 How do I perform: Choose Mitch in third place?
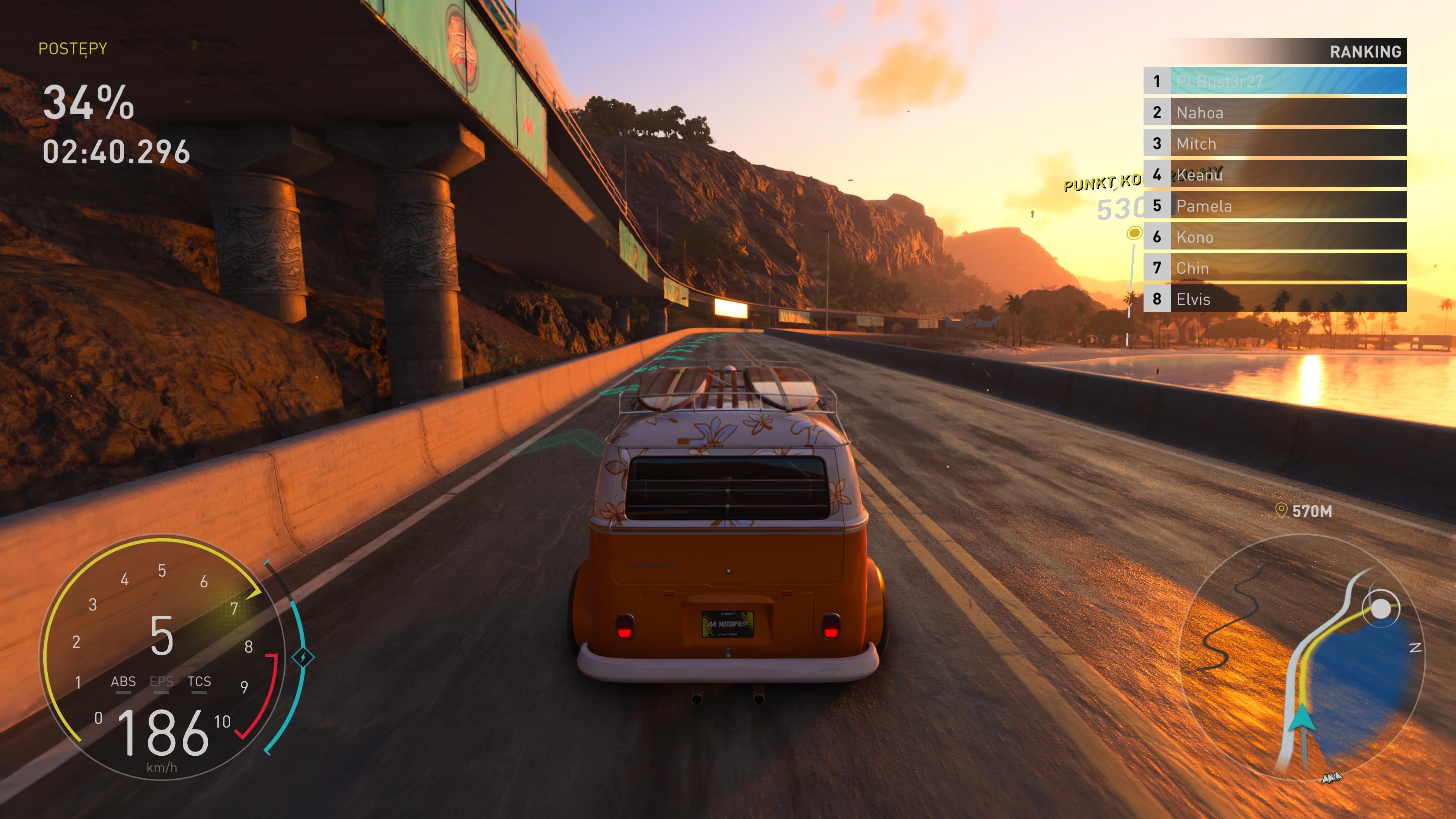pyautogui.click(x=1274, y=143)
